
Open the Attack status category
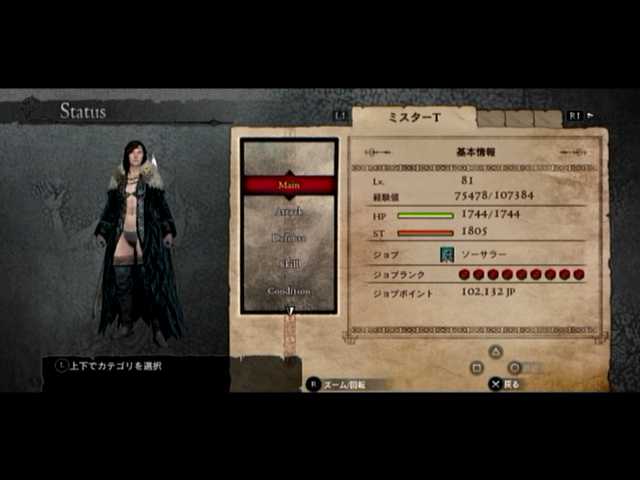pyautogui.click(x=289, y=212)
